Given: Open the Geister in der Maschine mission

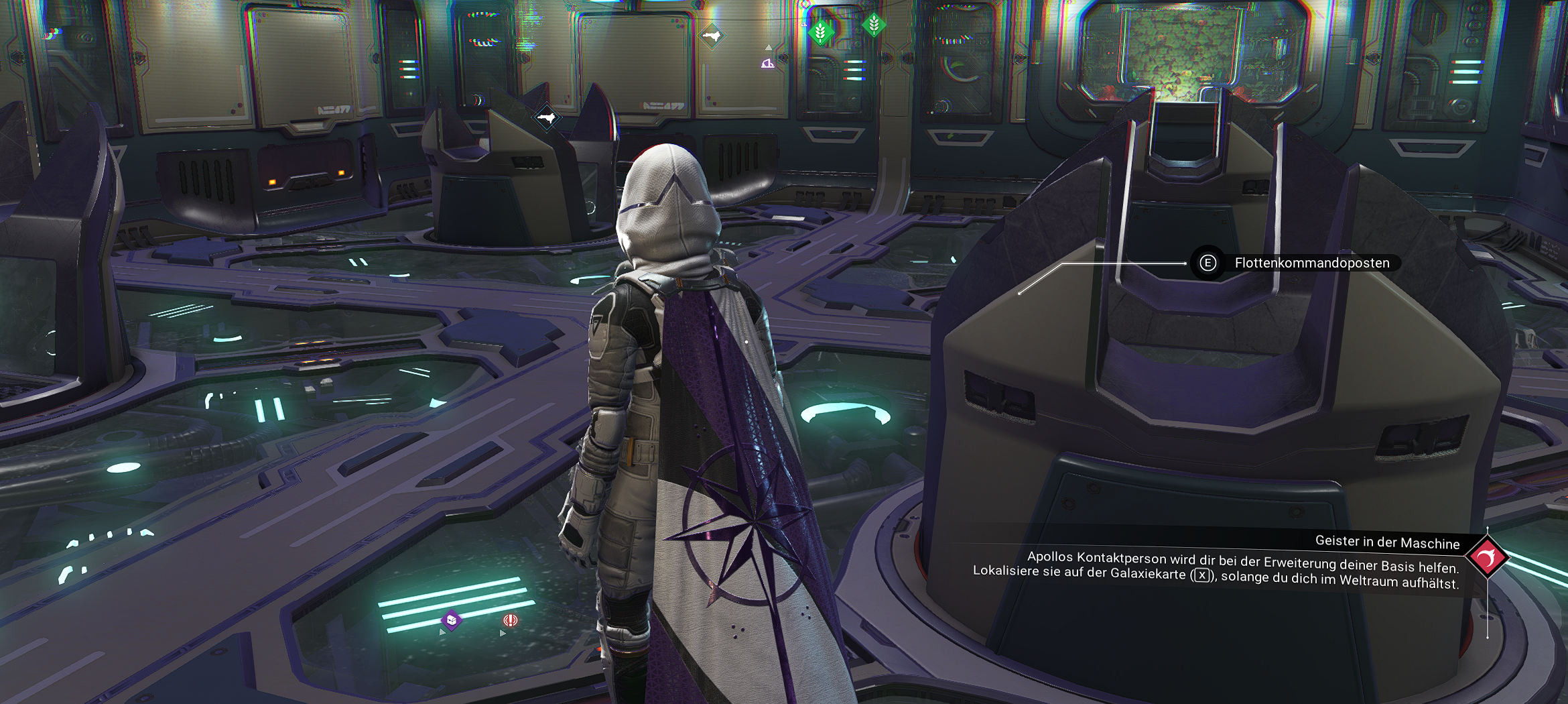Looking at the screenshot, I should (x=1387, y=542).
